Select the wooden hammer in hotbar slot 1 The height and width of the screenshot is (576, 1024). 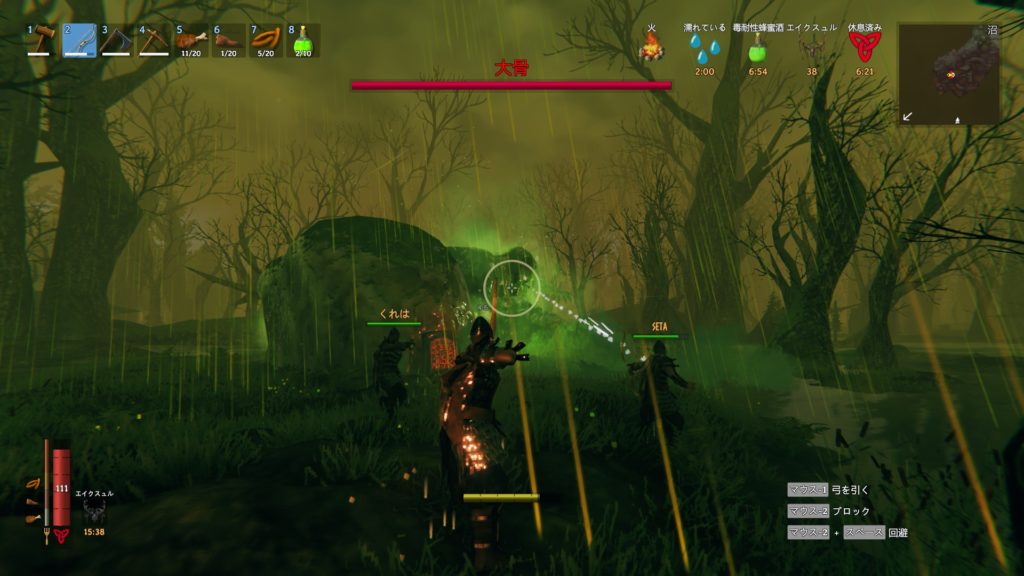pyautogui.click(x=43, y=40)
